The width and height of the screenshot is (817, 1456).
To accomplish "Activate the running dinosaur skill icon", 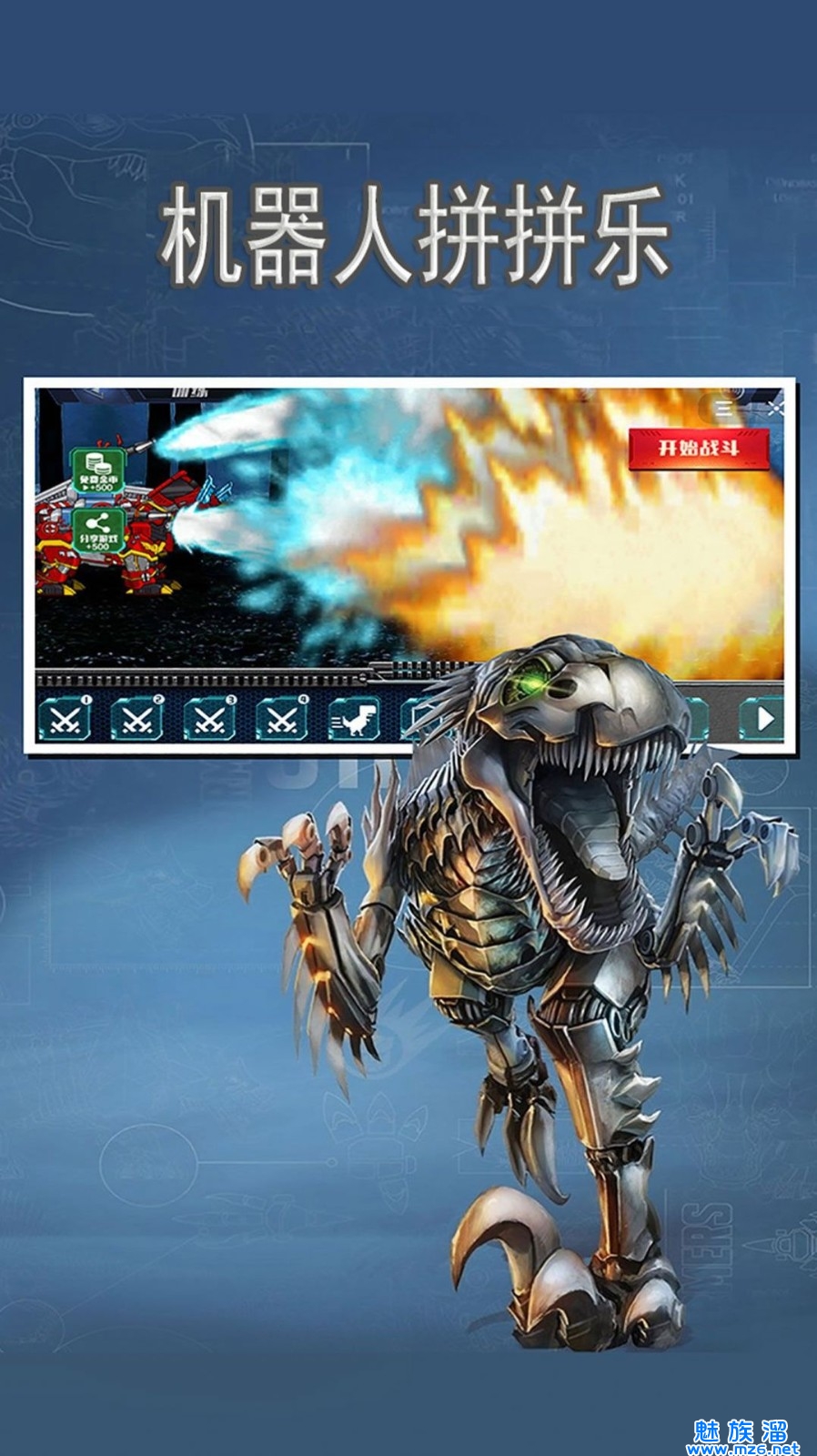I will click(354, 720).
